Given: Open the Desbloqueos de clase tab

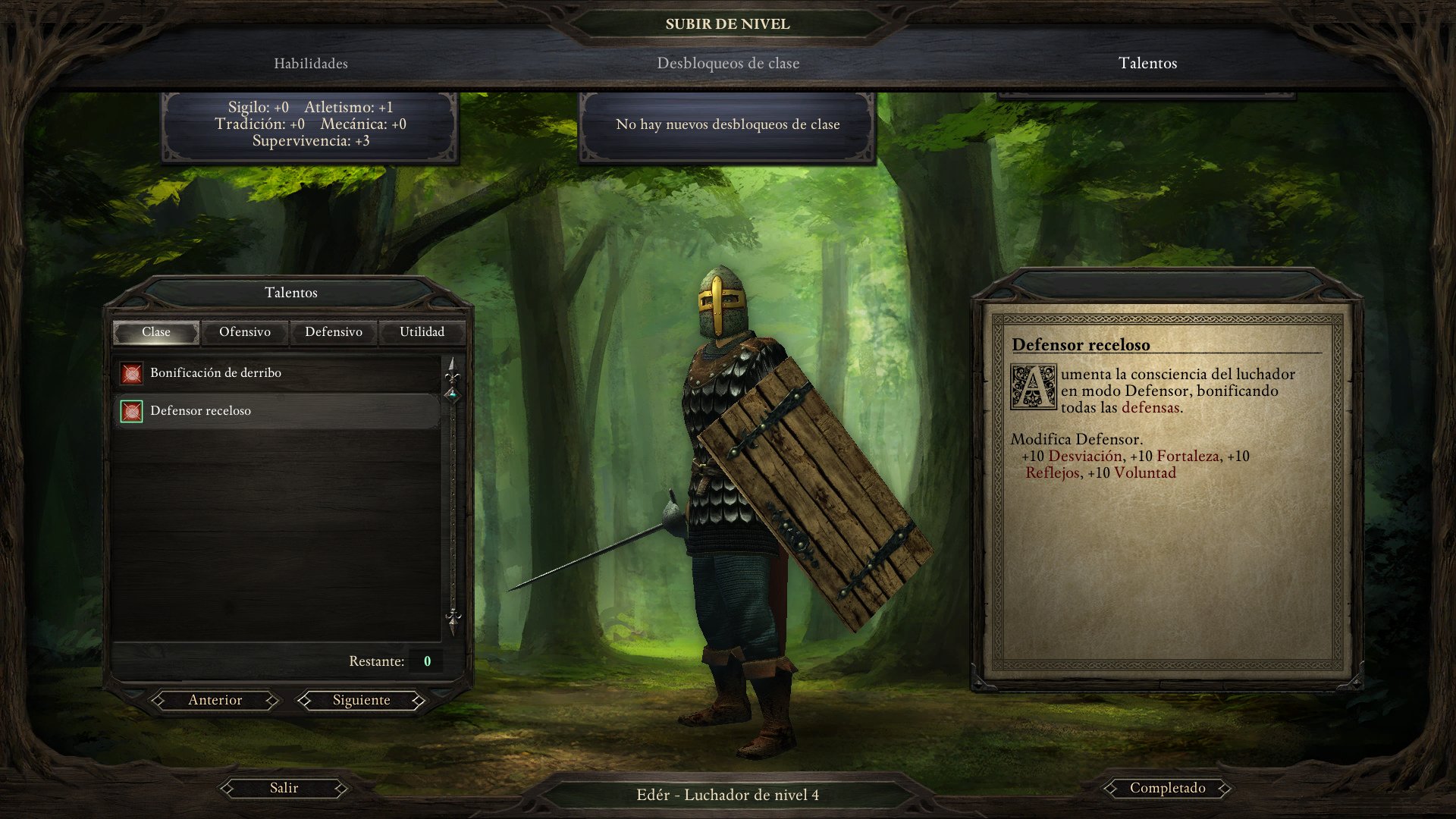Looking at the screenshot, I should 727,64.
